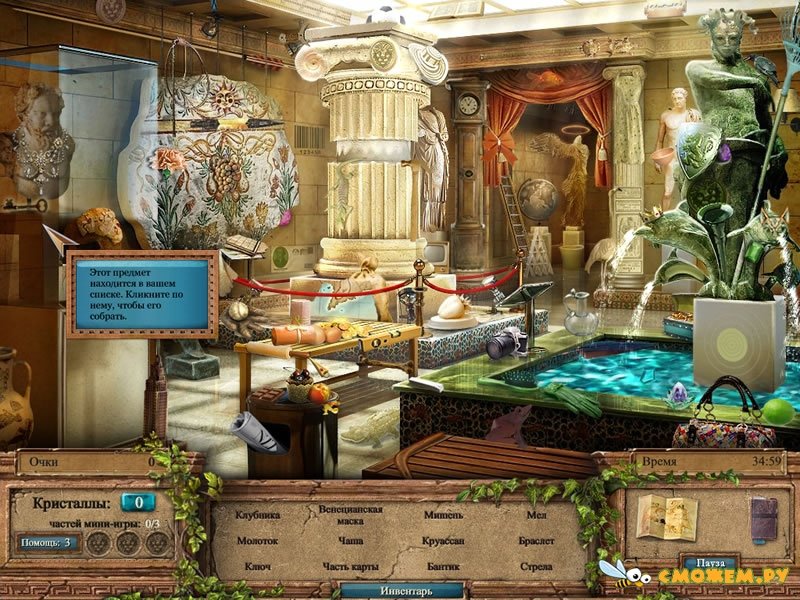The width and height of the screenshot is (800, 600).
Task: Choose Мишень from the item list
Action: pyautogui.click(x=443, y=515)
